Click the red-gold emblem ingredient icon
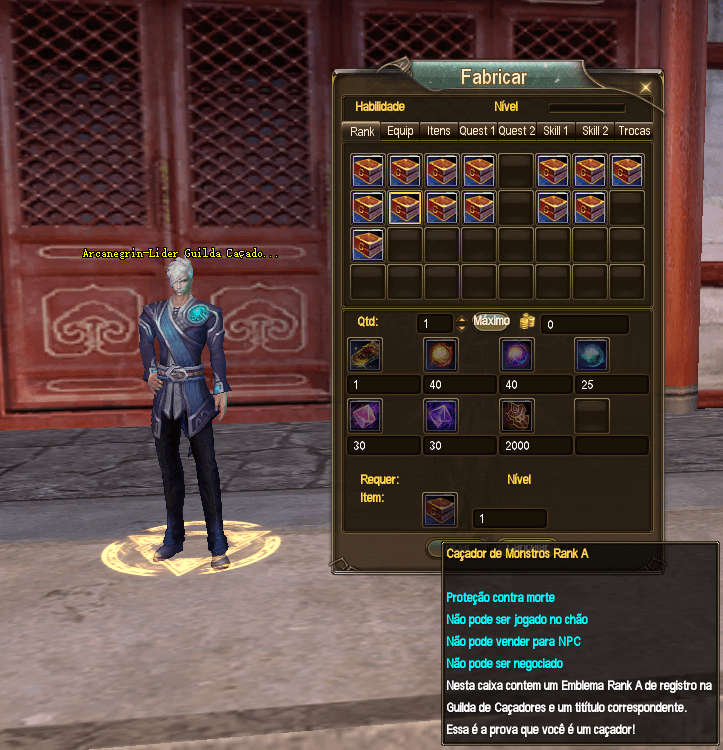 517,416
